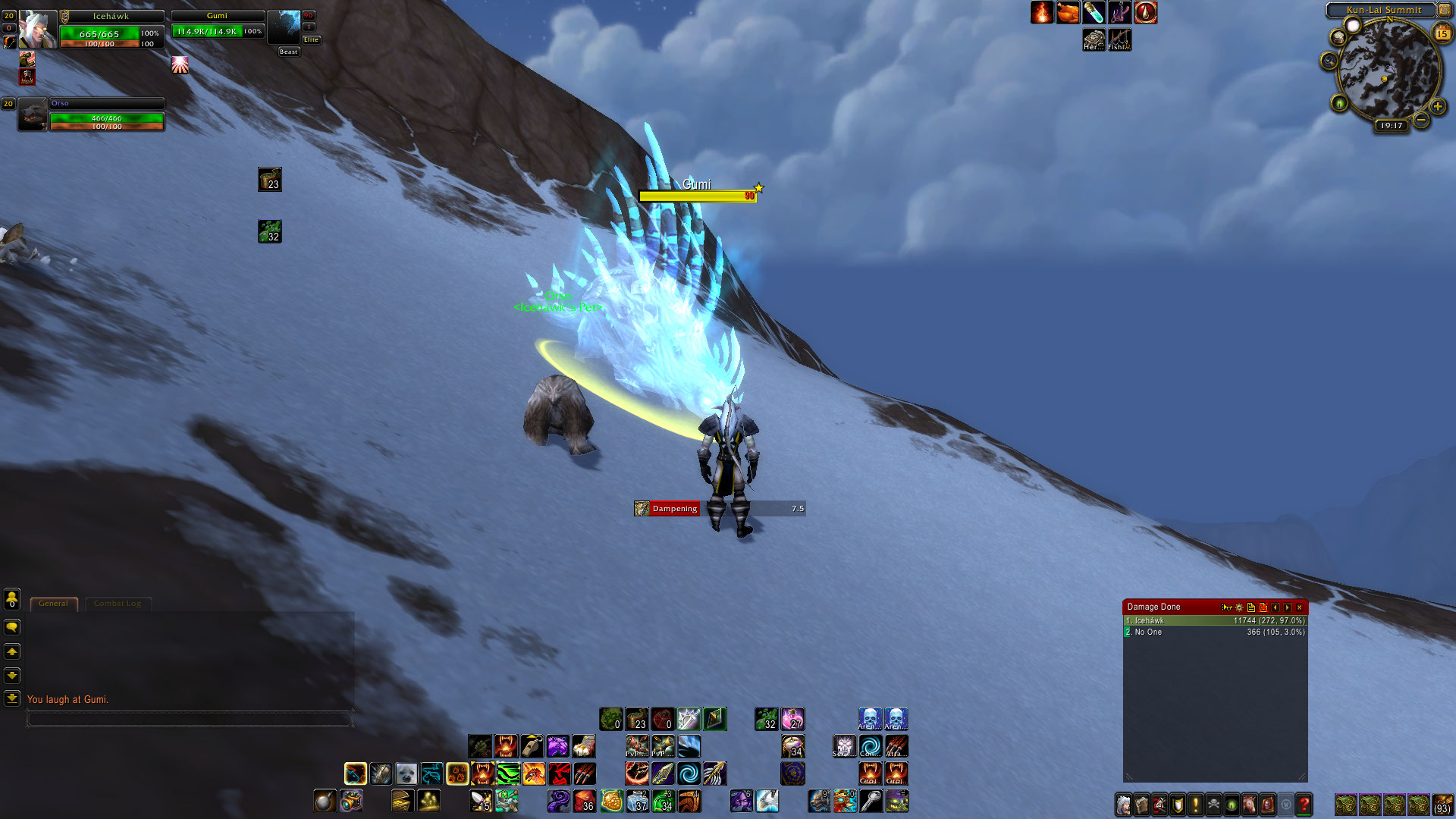The height and width of the screenshot is (819, 1456).
Task: Open the character info portrait micro button
Action: [x=1124, y=804]
